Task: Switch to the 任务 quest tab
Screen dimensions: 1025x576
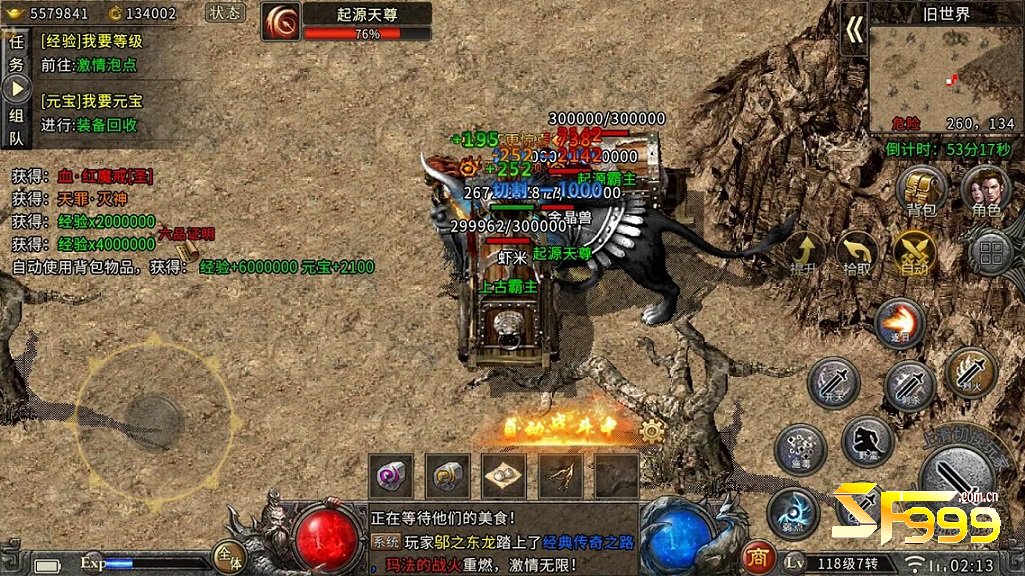Action: tap(16, 52)
